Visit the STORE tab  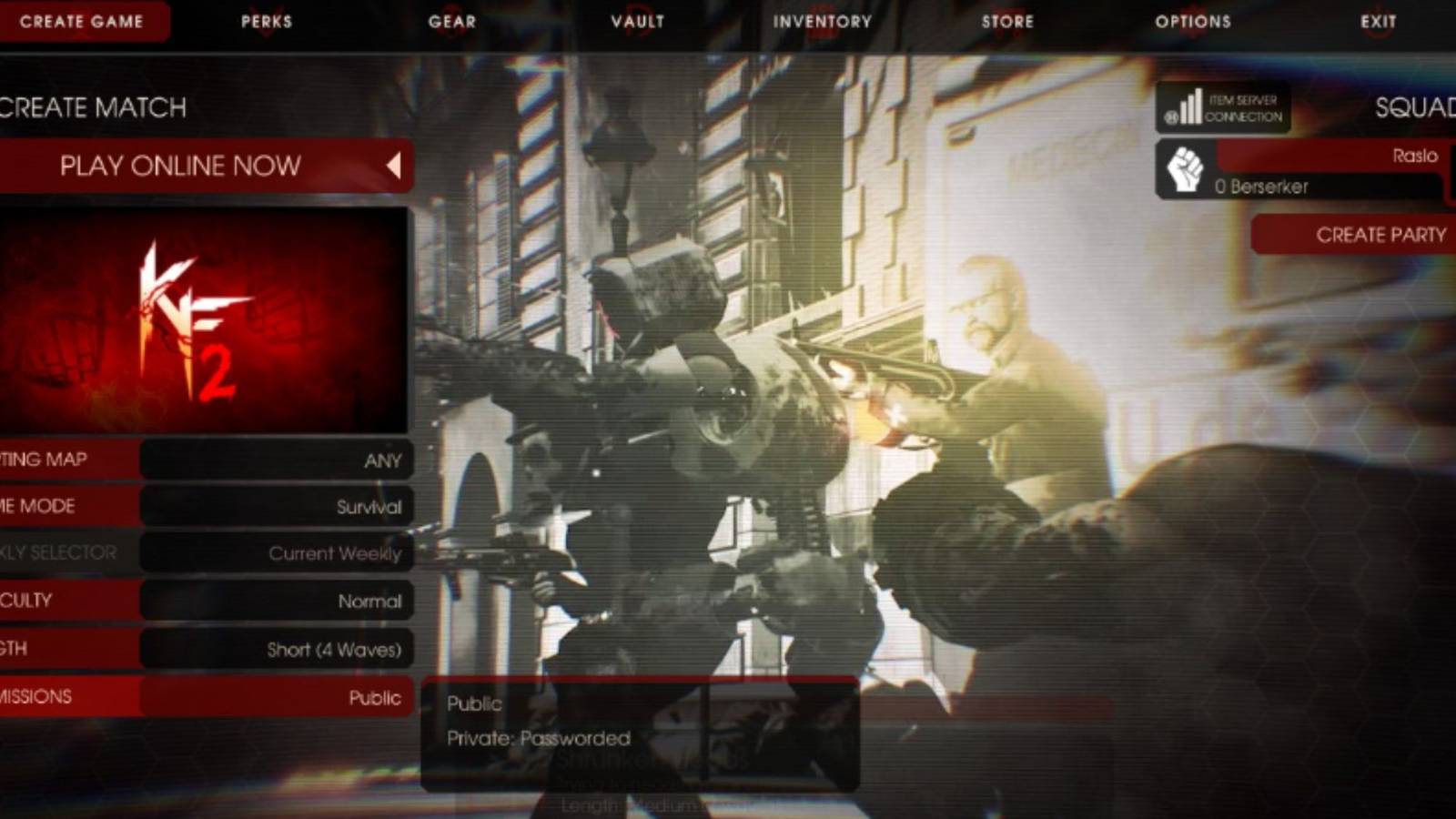(1007, 22)
